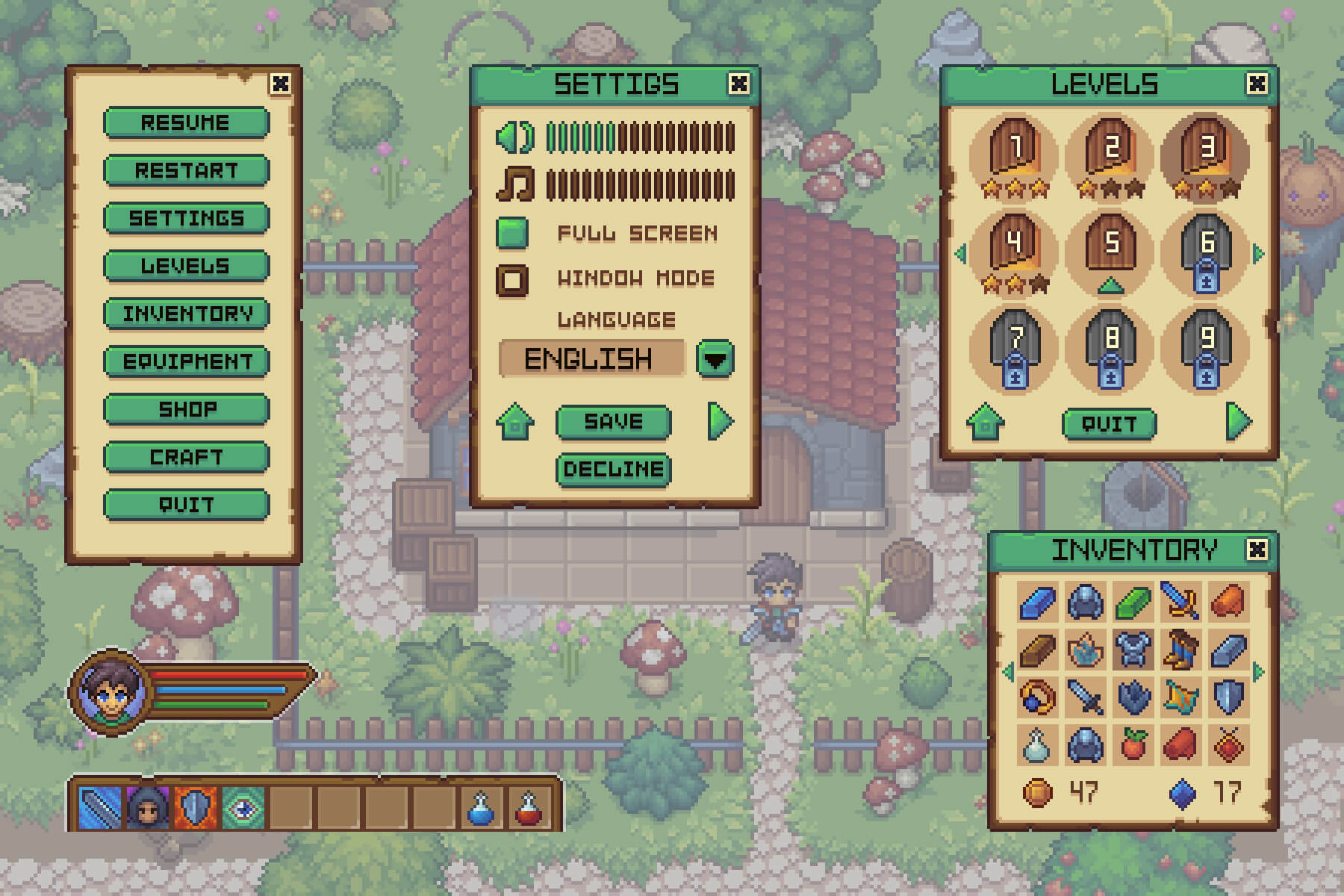The image size is (1344, 896).
Task: Open the Equipment menu entry
Action: [186, 361]
